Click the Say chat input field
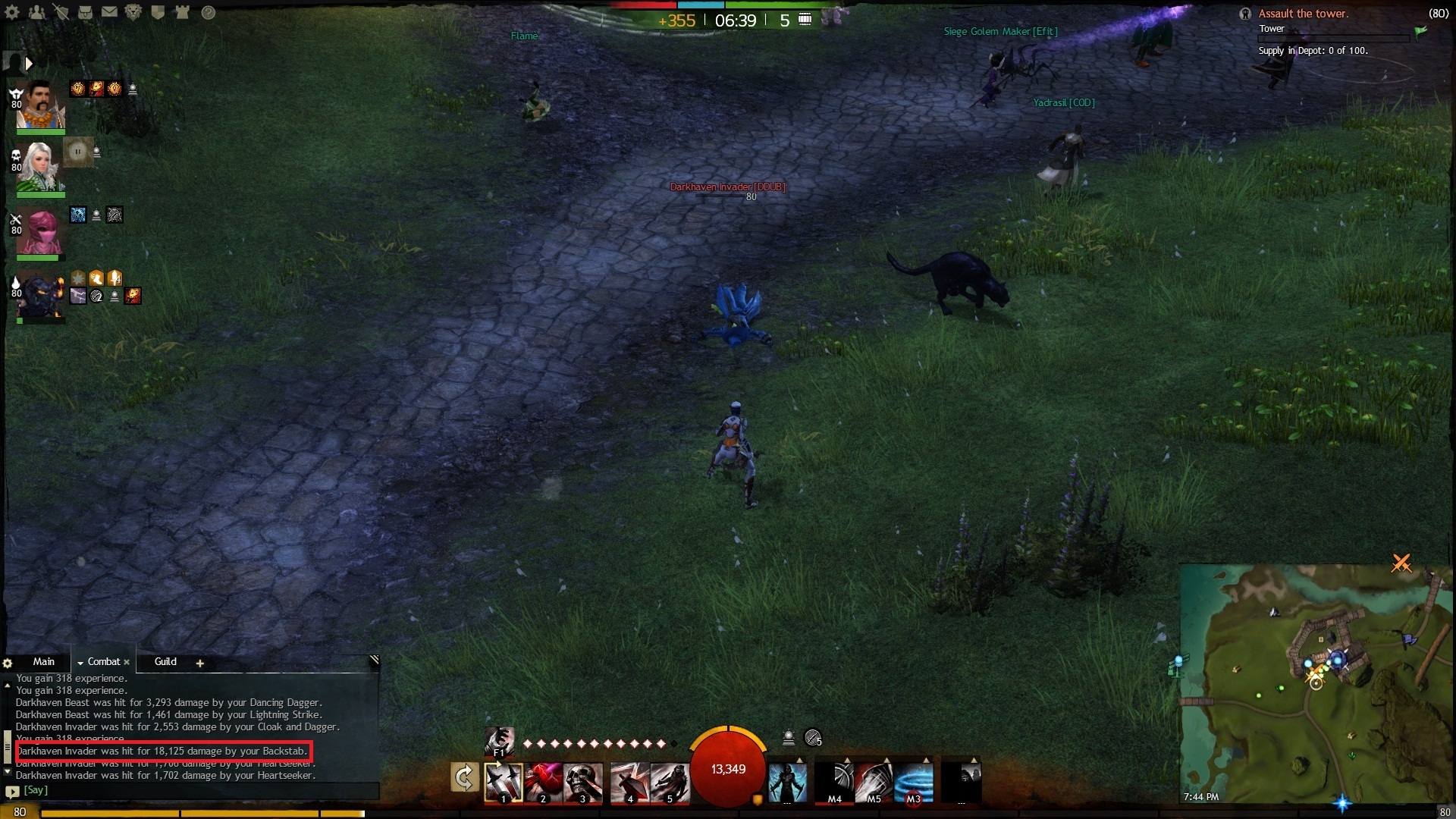Image resolution: width=1456 pixels, height=819 pixels. coord(197,790)
